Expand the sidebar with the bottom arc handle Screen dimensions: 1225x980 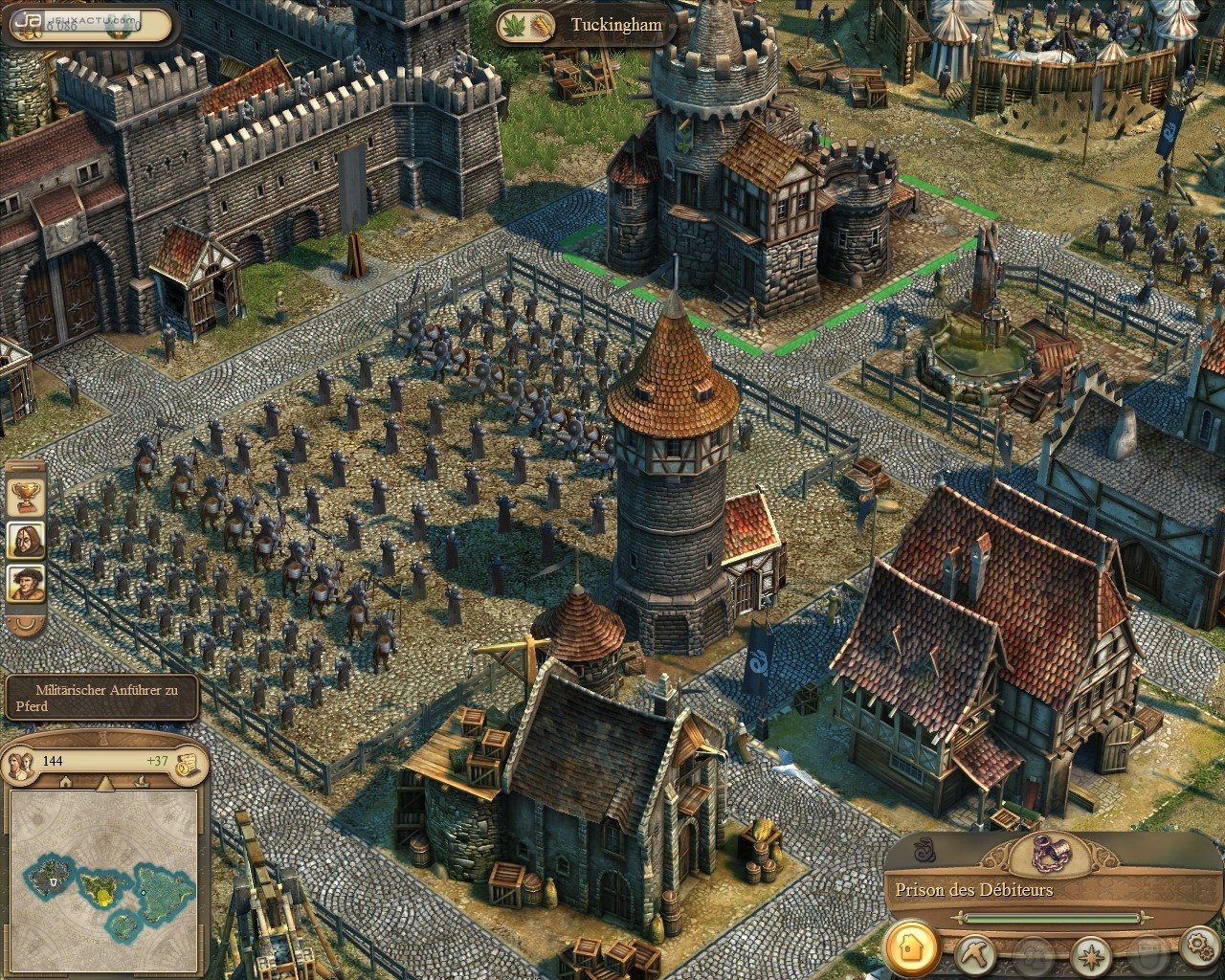pos(25,626)
